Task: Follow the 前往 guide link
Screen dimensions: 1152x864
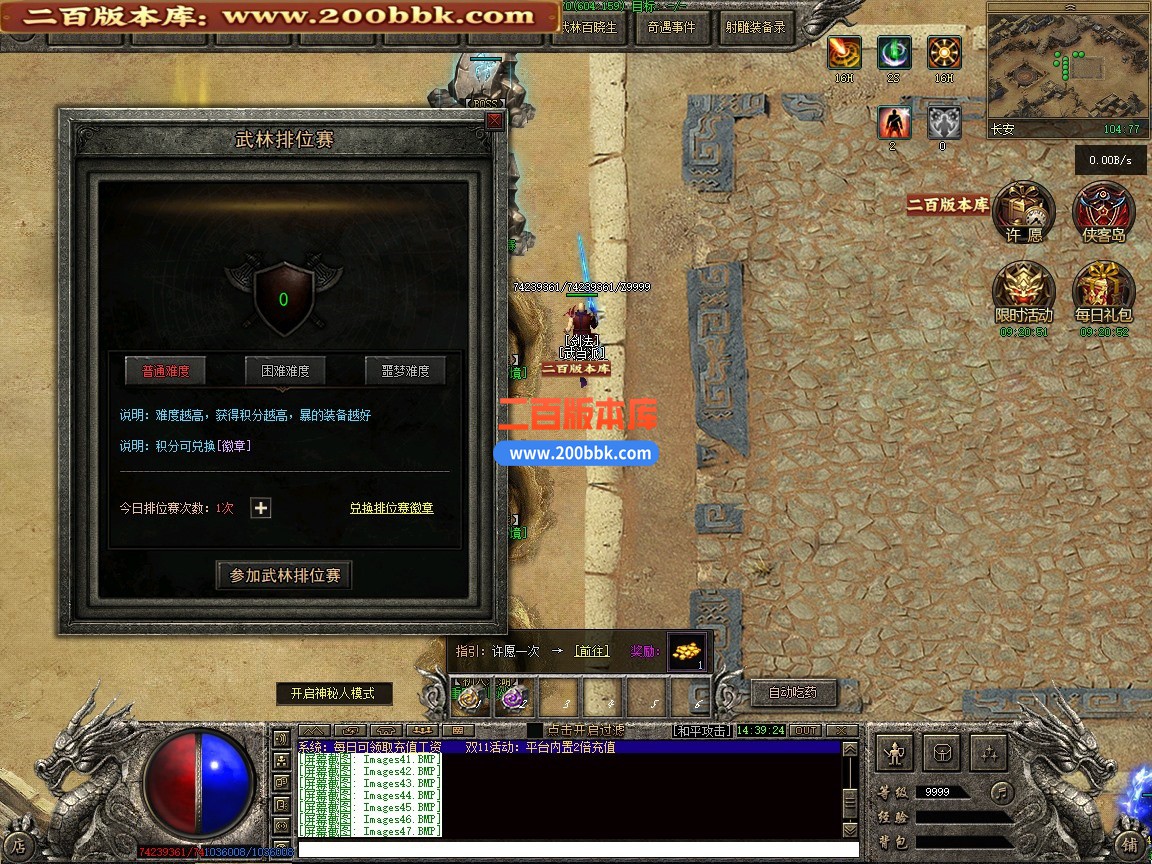Action: pyautogui.click(x=591, y=651)
